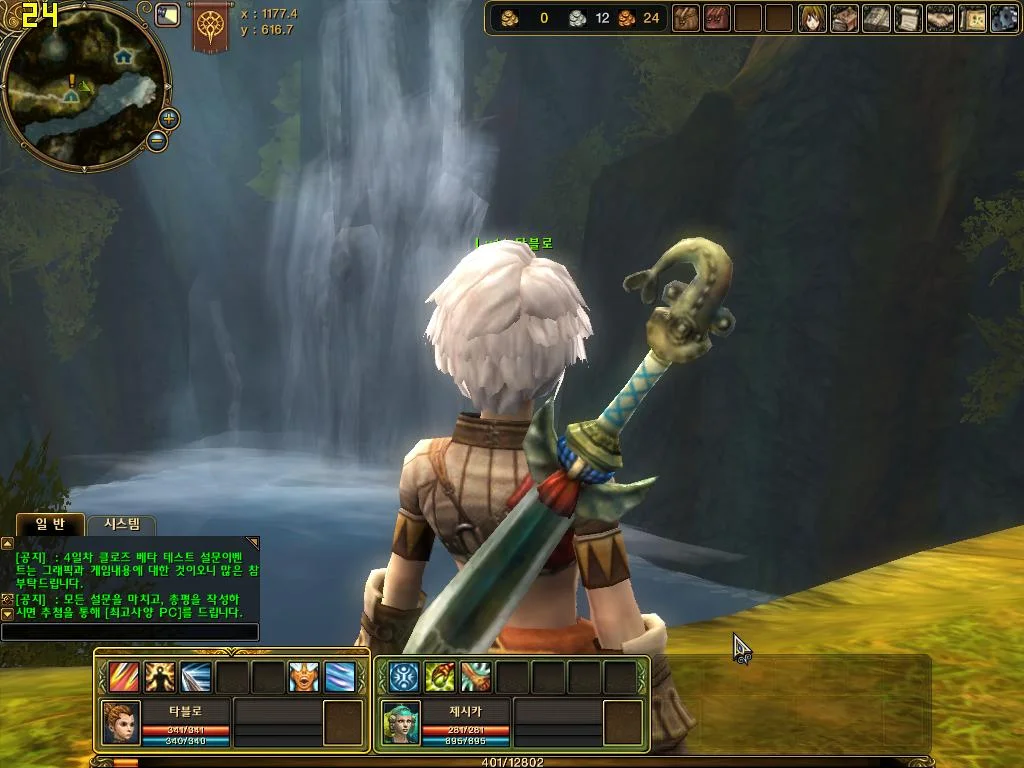The image size is (1024, 768).
Task: Zoom out the minimap with minus button
Action: [x=157, y=141]
